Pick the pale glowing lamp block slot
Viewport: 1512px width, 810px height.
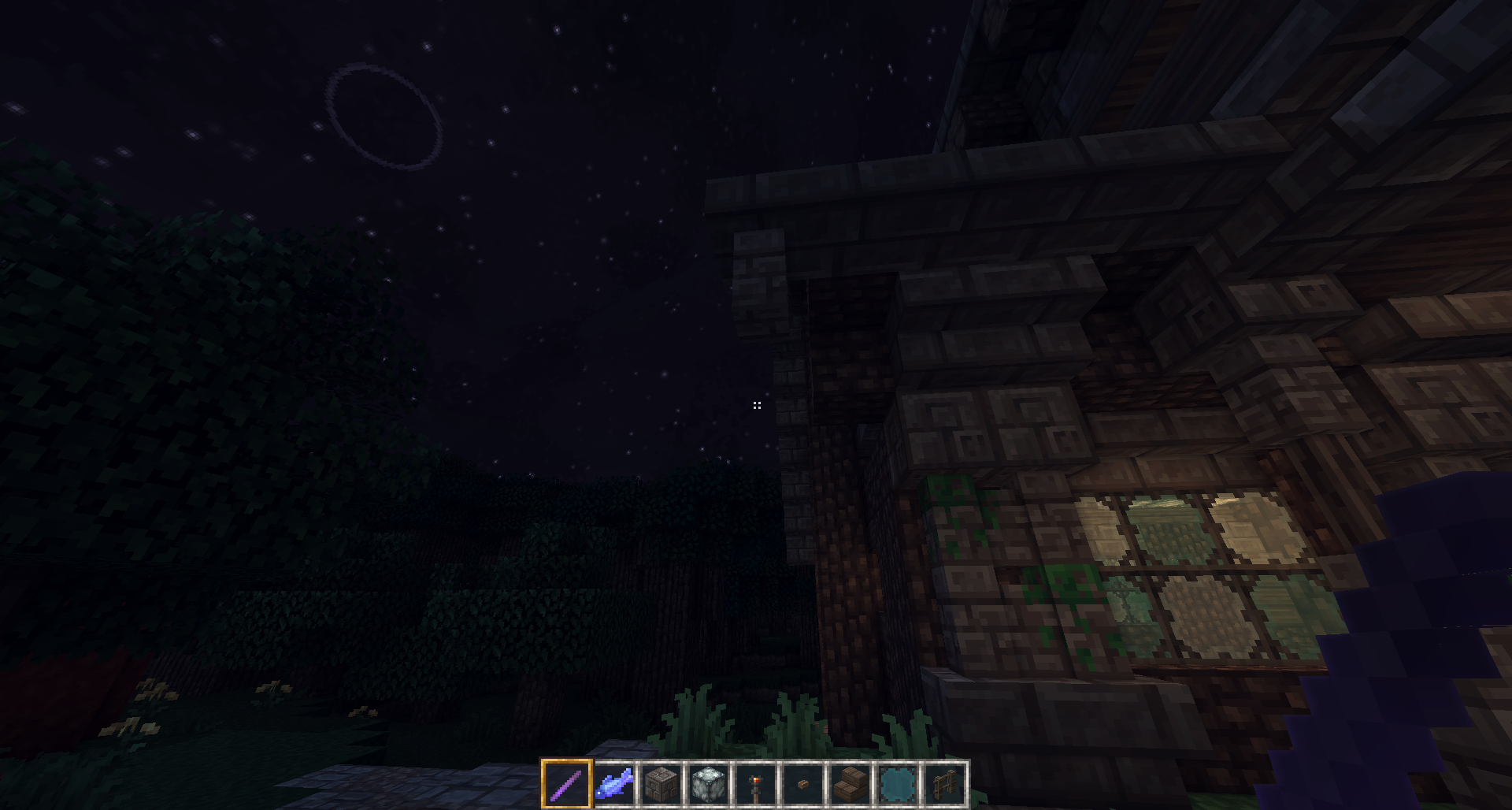pos(709,784)
